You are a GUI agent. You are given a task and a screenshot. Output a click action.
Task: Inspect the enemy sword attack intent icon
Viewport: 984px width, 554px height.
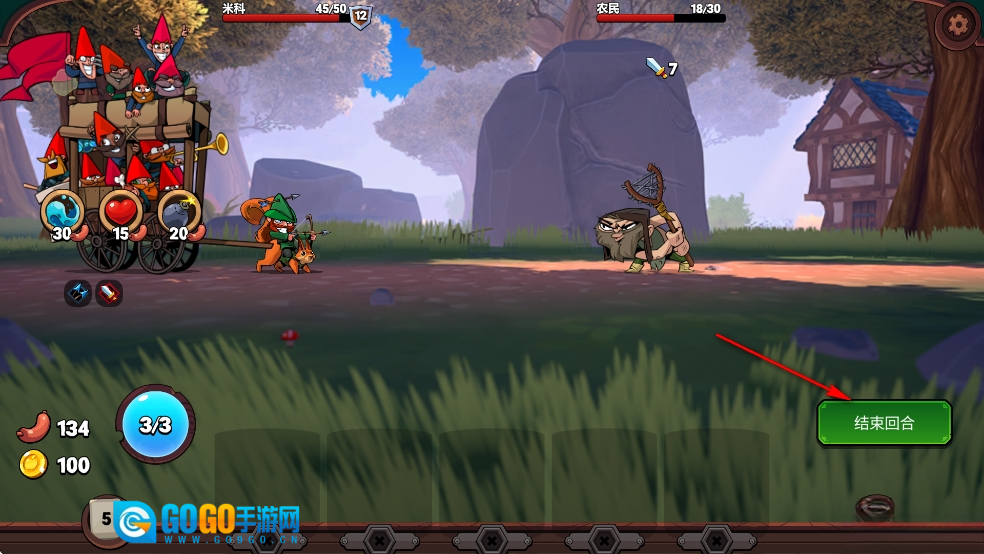[656, 68]
